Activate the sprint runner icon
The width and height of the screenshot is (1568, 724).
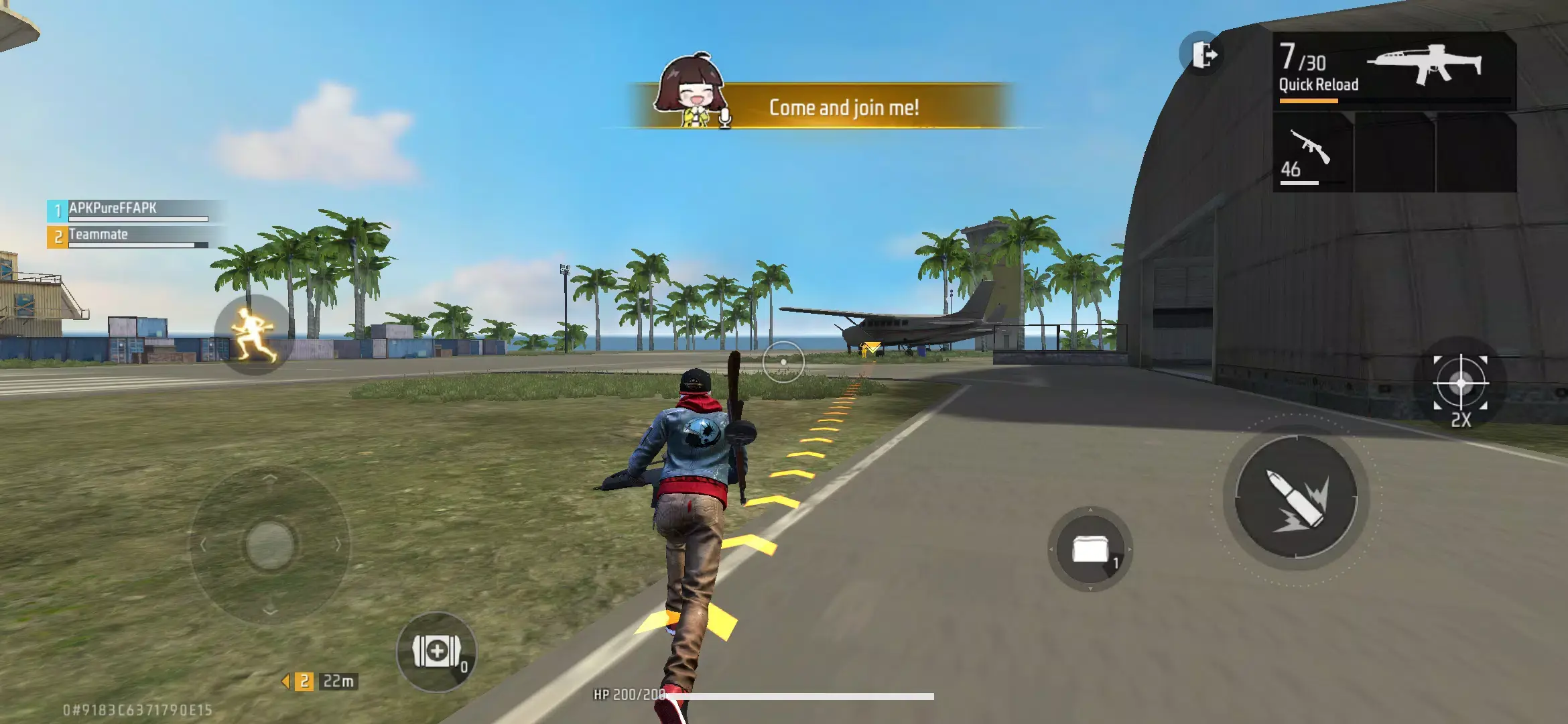(251, 335)
